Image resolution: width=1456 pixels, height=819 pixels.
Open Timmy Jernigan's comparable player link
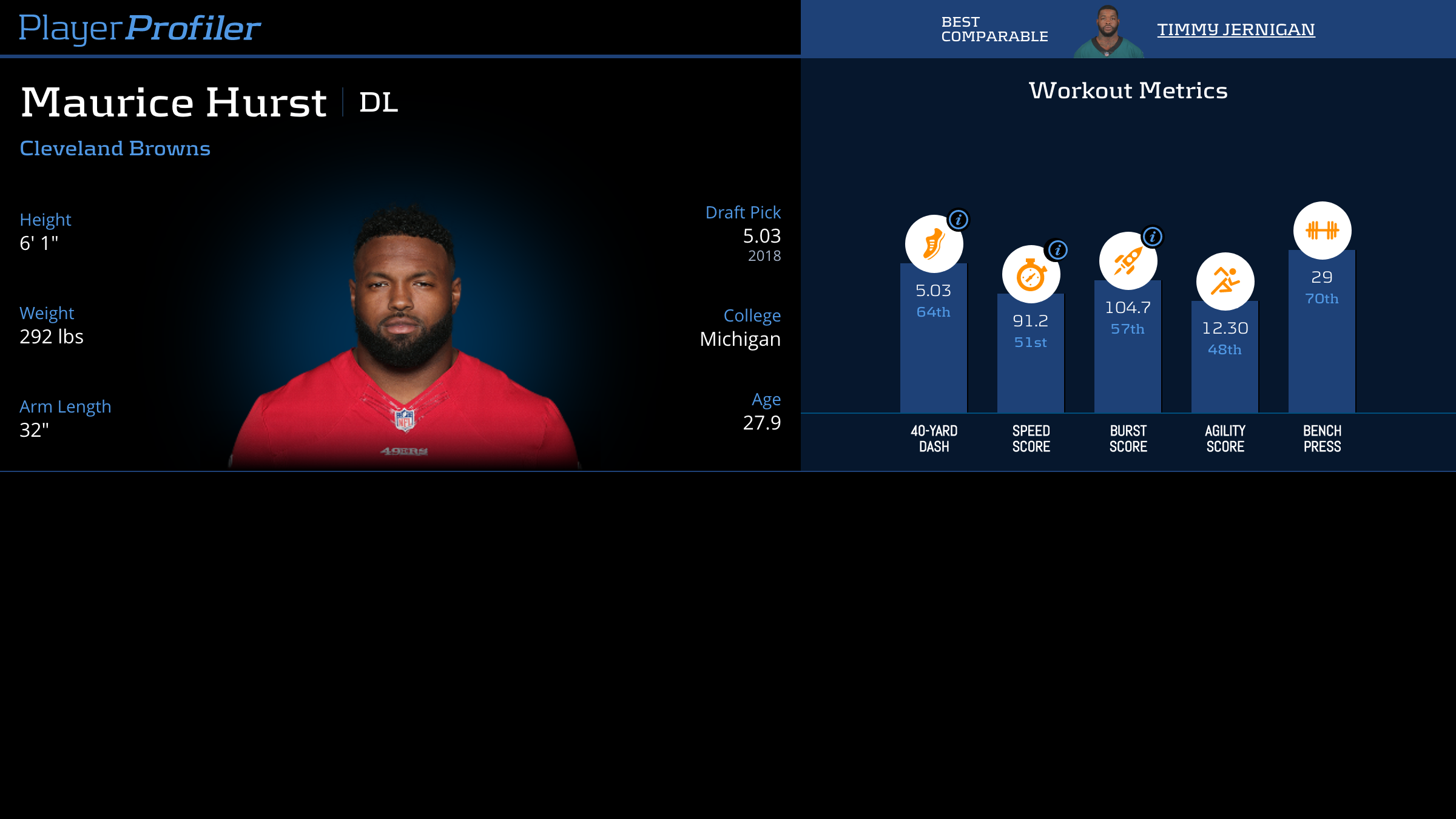coord(1236,29)
